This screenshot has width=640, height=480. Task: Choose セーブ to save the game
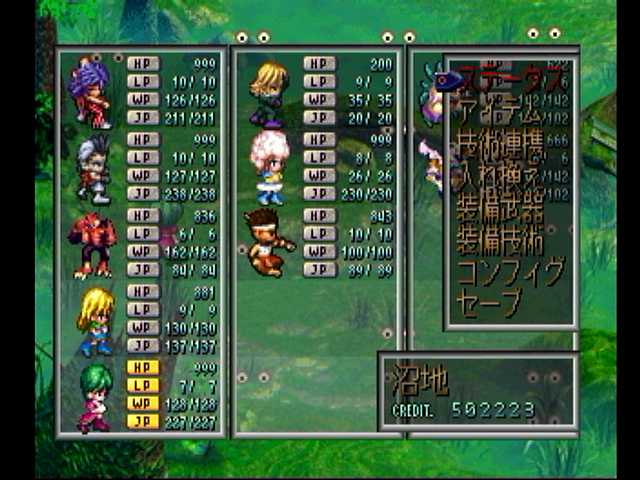490,300
